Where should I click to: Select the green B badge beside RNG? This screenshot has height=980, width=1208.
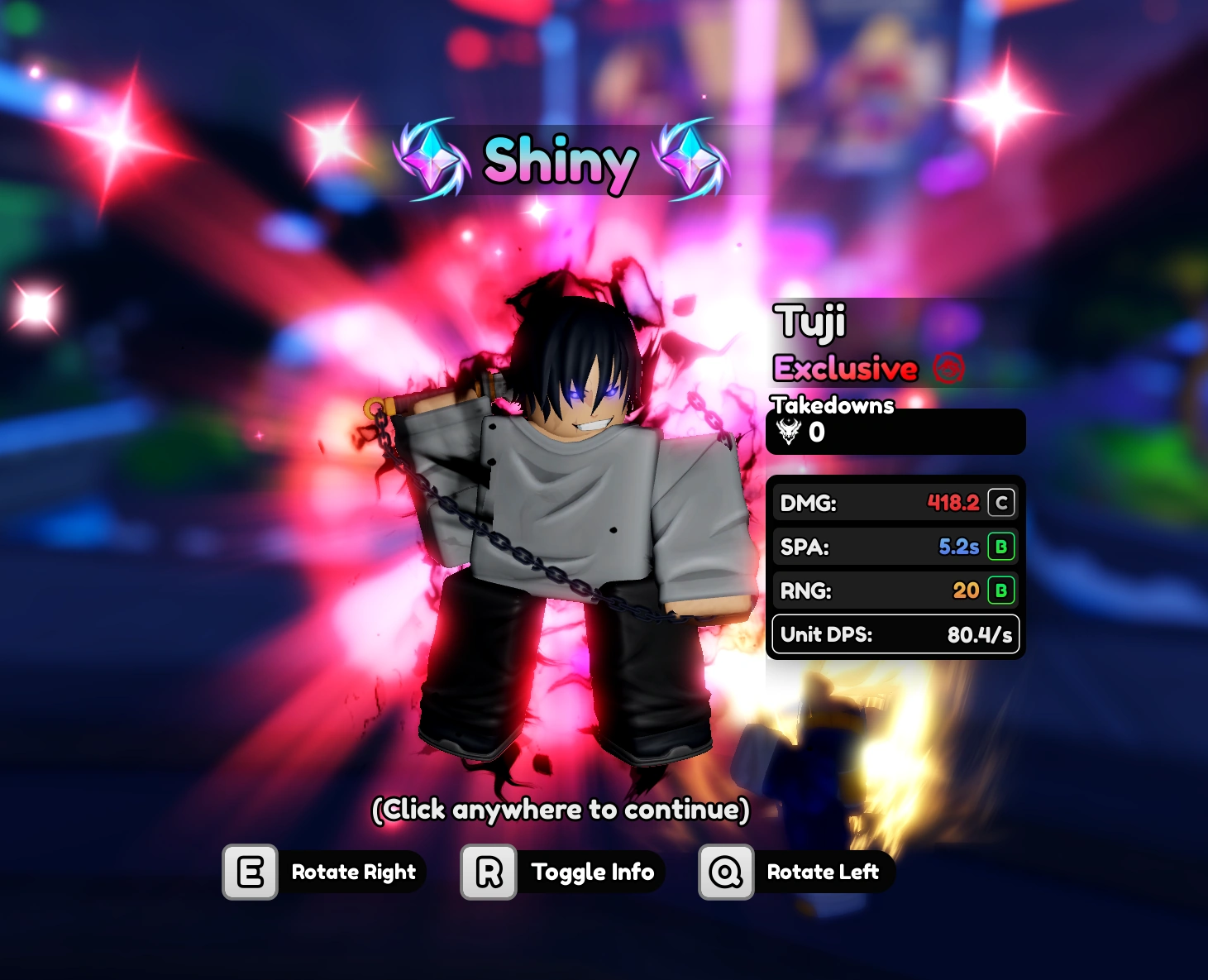point(1001,590)
